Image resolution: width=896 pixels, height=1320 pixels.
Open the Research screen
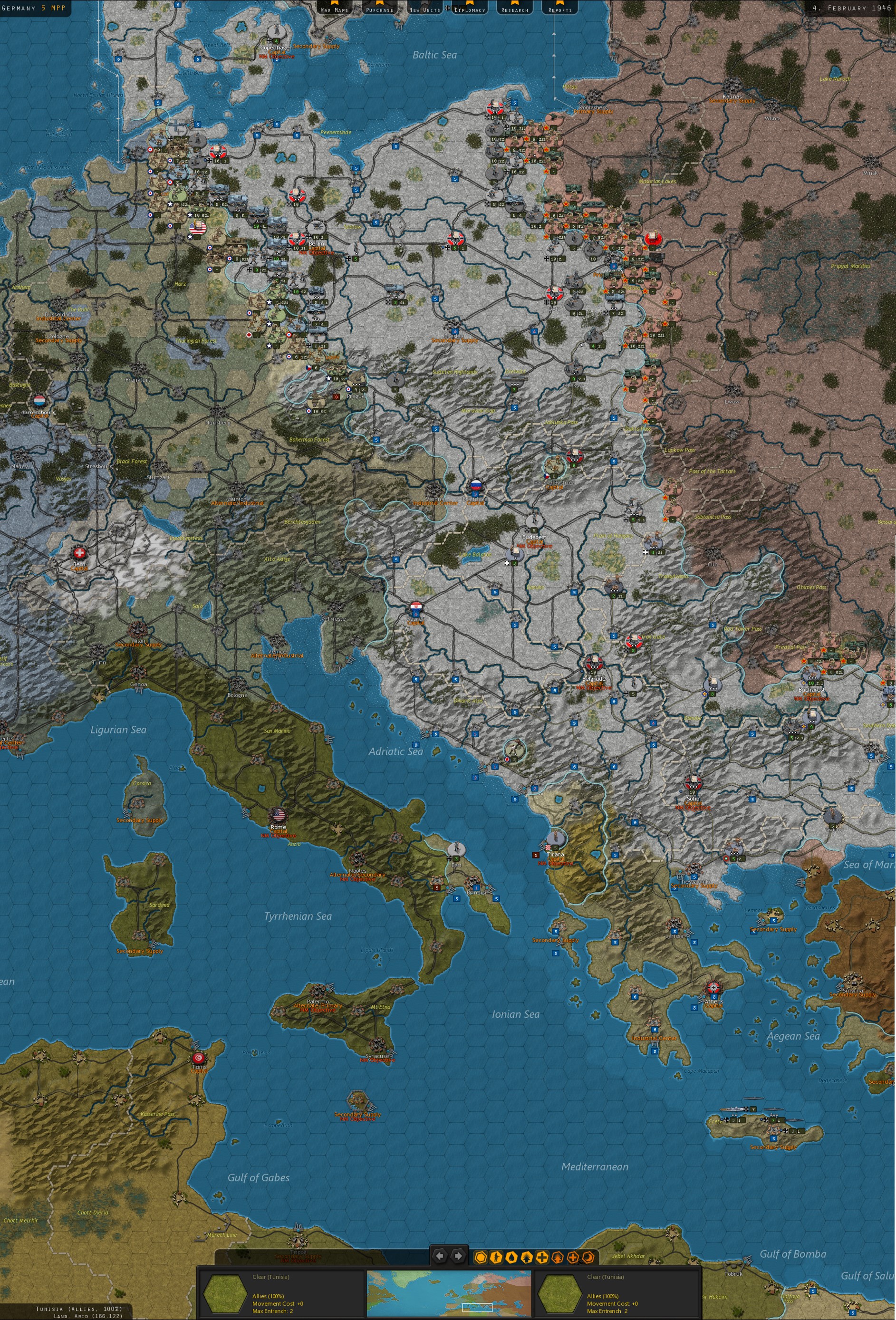click(514, 8)
